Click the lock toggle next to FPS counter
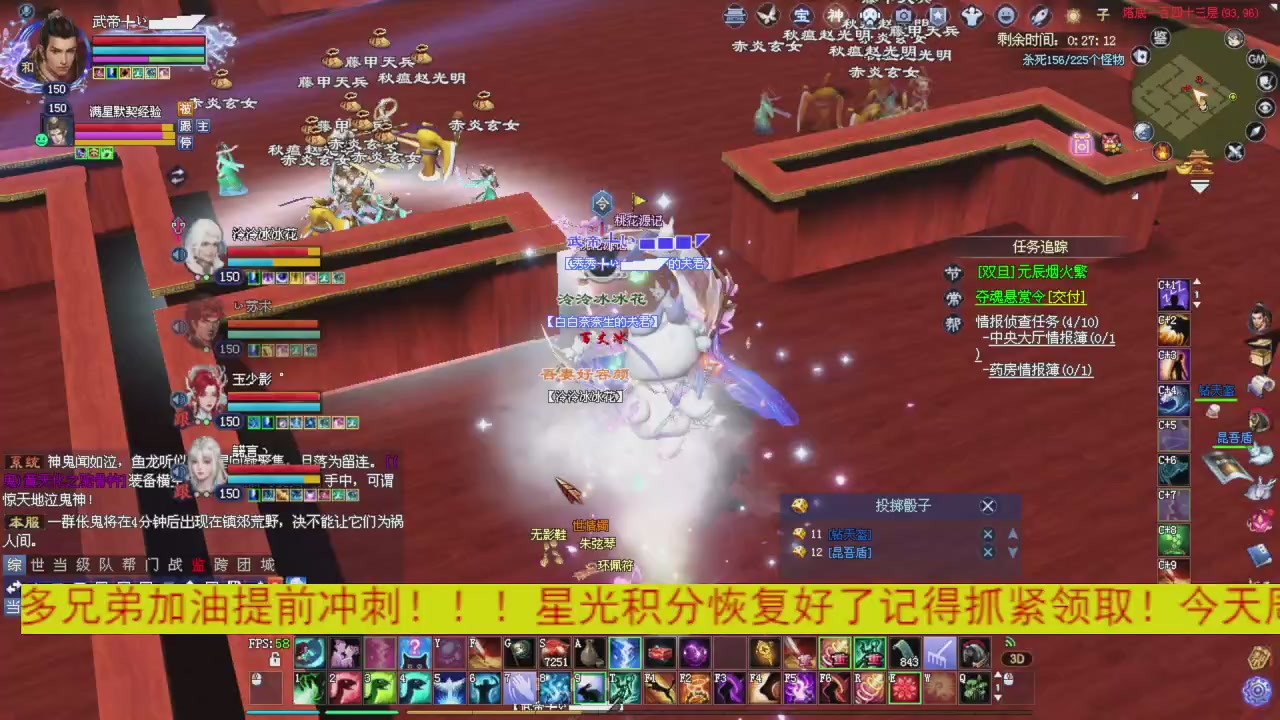The image size is (1280, 720). (x=274, y=659)
